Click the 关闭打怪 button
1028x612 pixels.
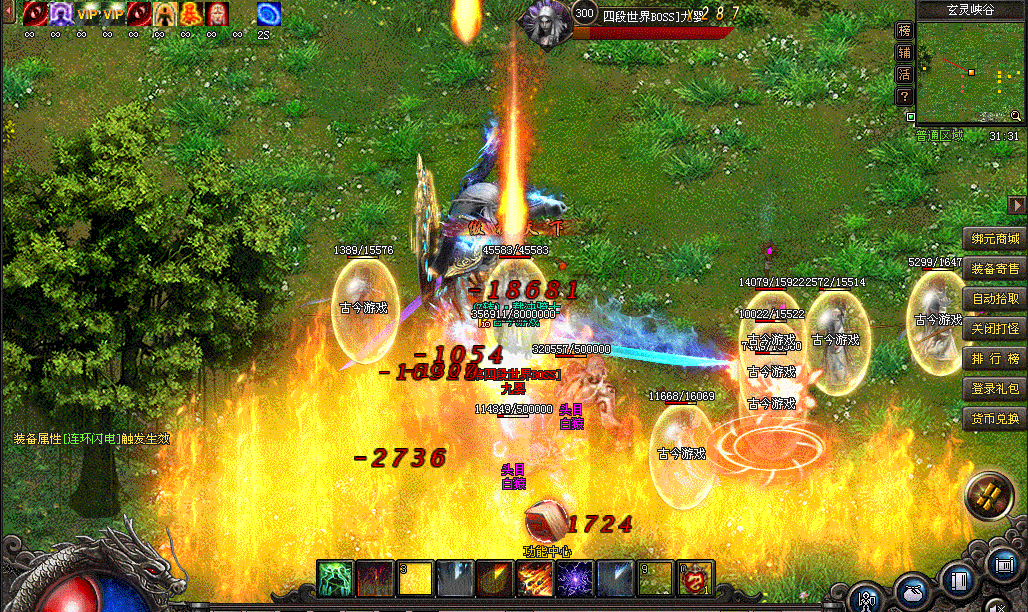point(995,329)
